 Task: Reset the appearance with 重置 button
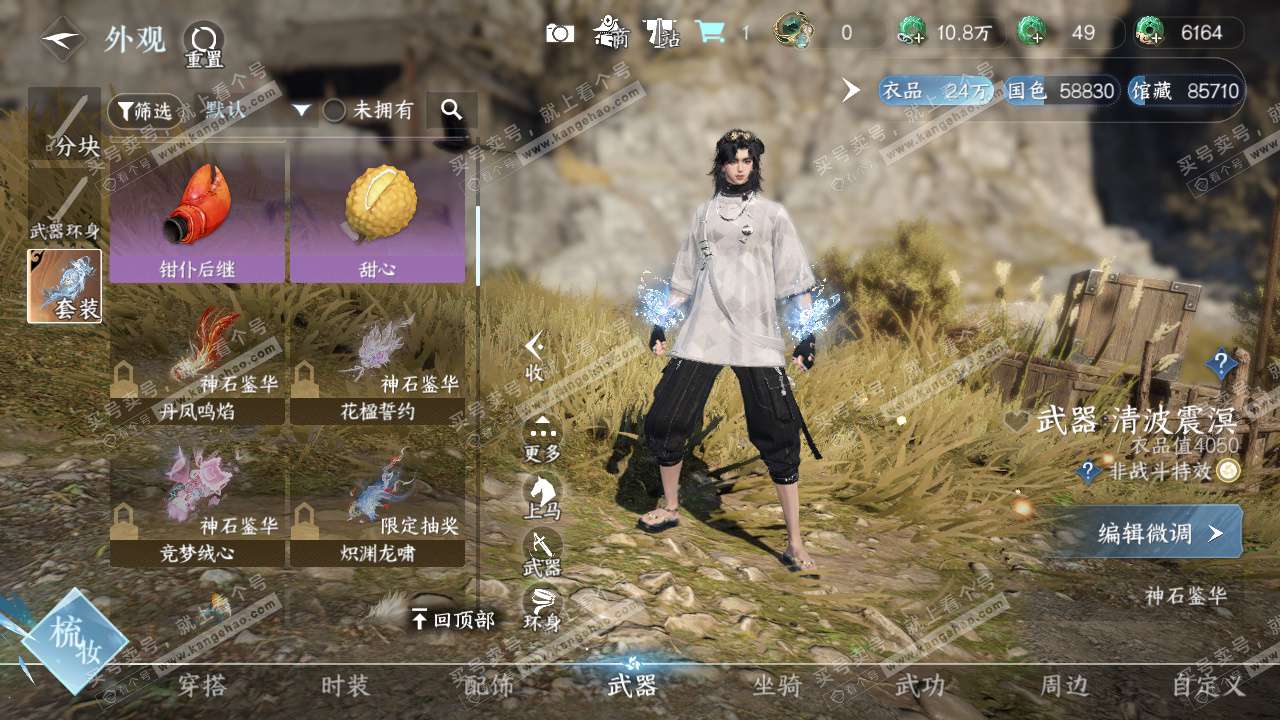pos(203,45)
